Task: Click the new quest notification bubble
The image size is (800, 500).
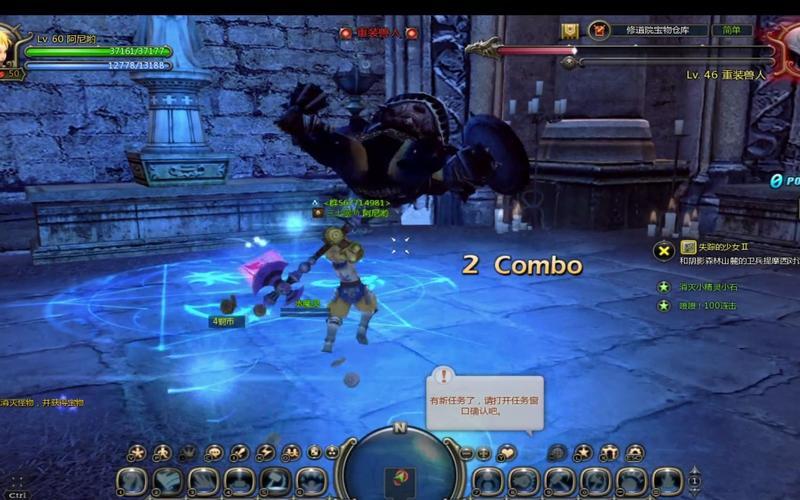Action: point(486,399)
